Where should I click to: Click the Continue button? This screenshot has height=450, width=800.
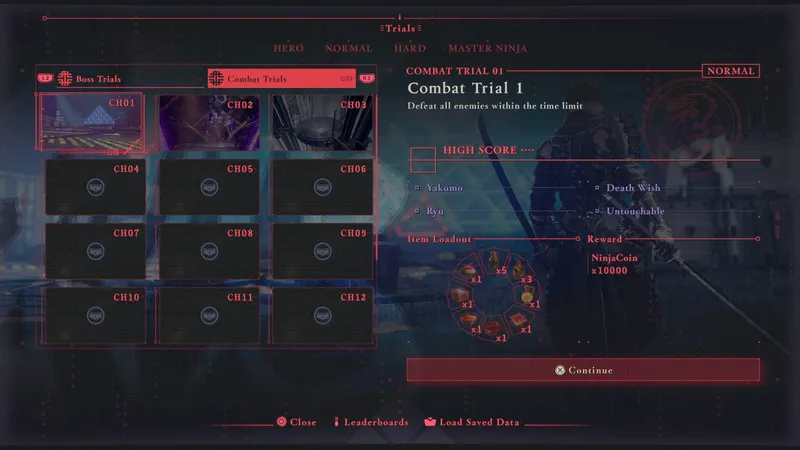(583, 370)
